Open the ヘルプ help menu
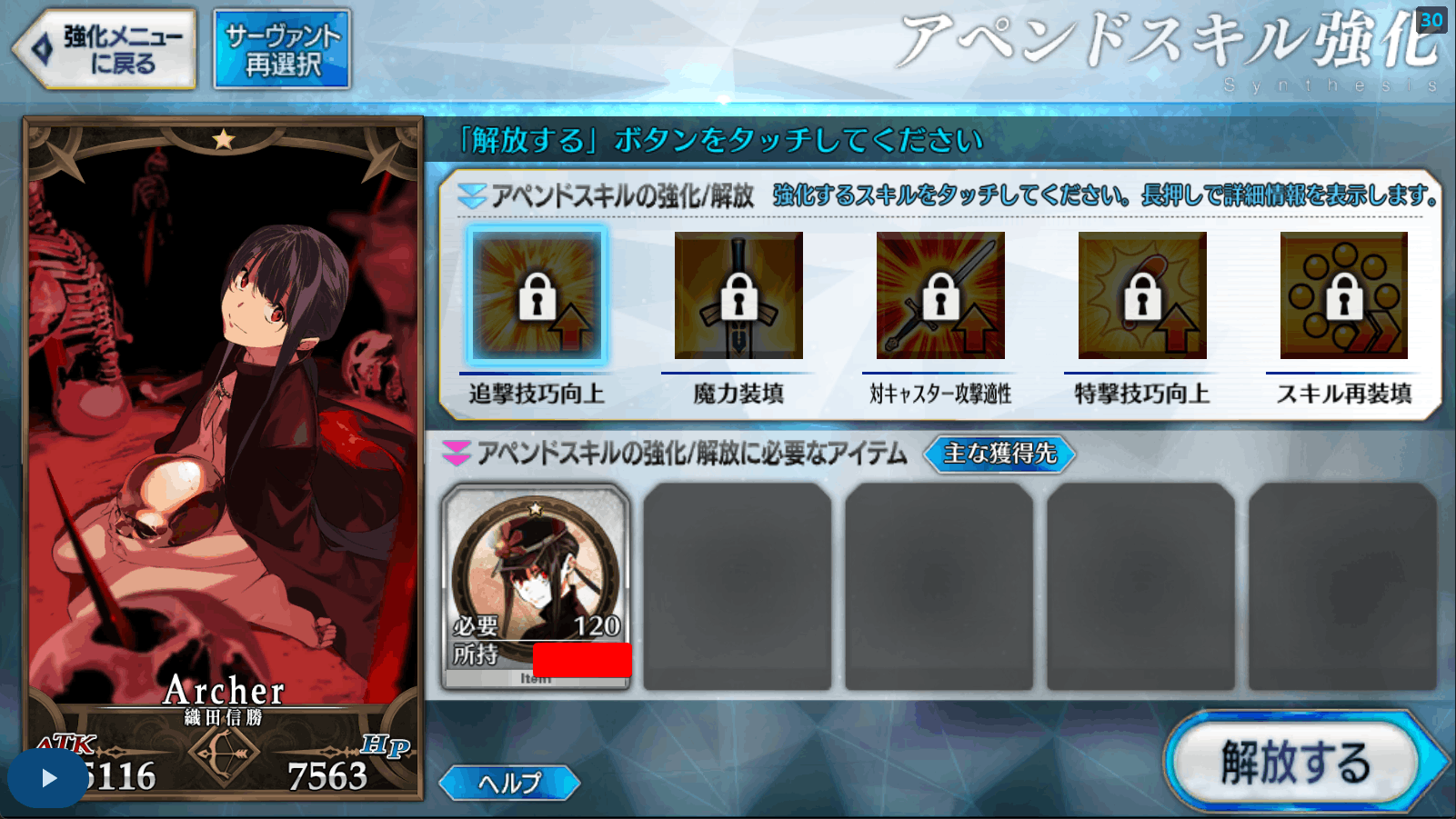The height and width of the screenshot is (819, 1456). pos(507,781)
